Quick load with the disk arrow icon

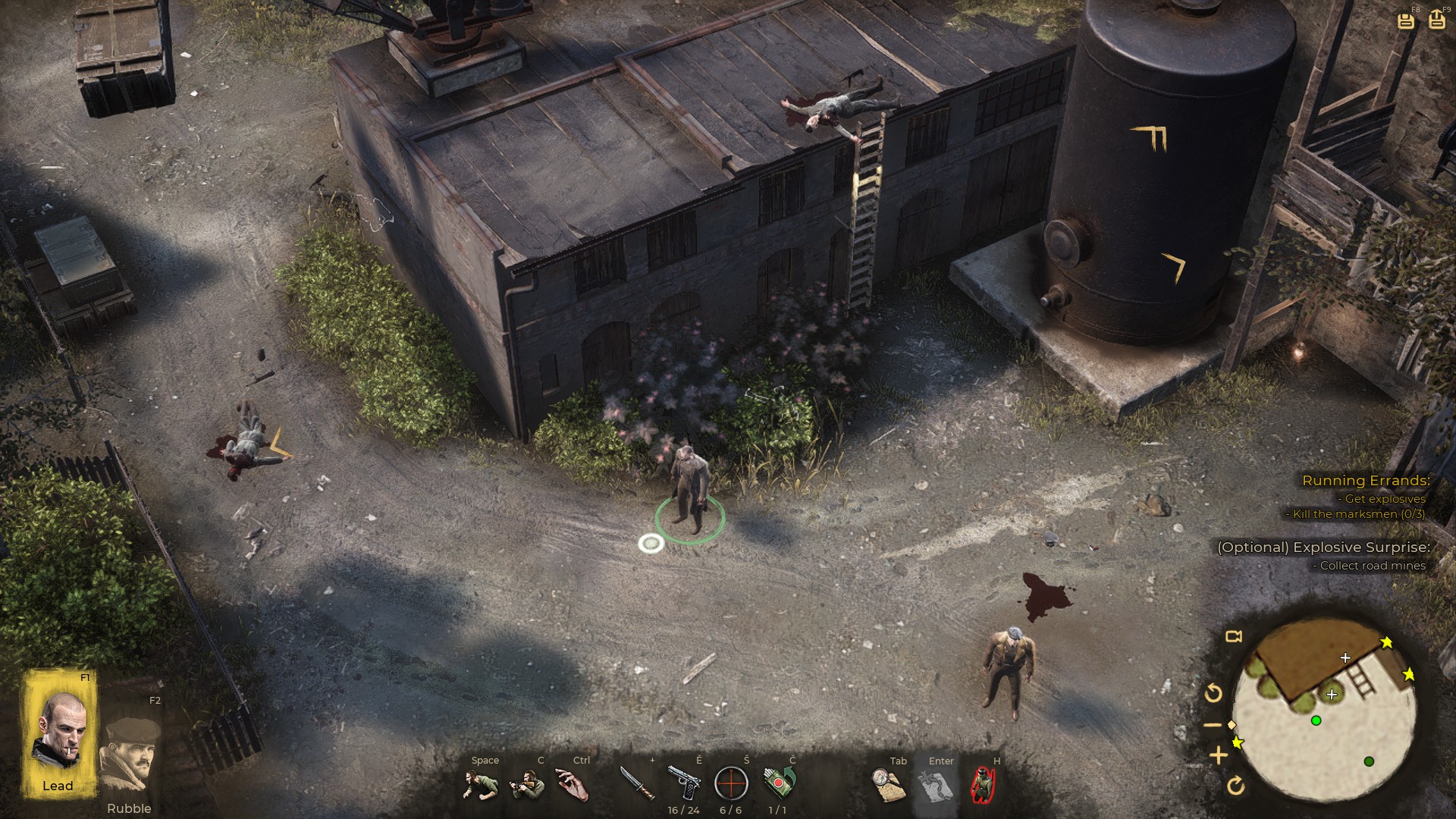pyautogui.click(x=1437, y=20)
